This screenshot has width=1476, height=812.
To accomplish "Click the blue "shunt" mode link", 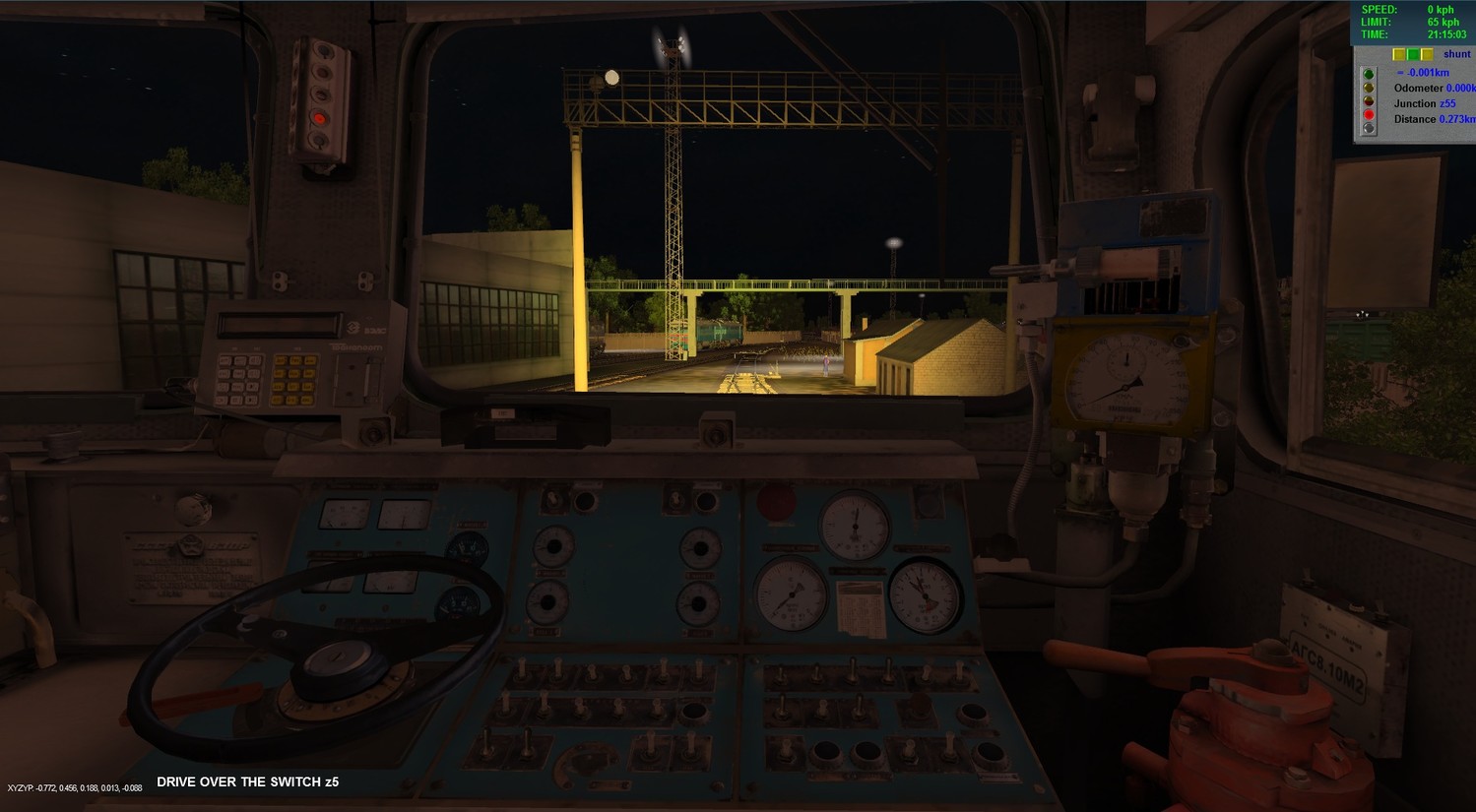I will (x=1456, y=54).
